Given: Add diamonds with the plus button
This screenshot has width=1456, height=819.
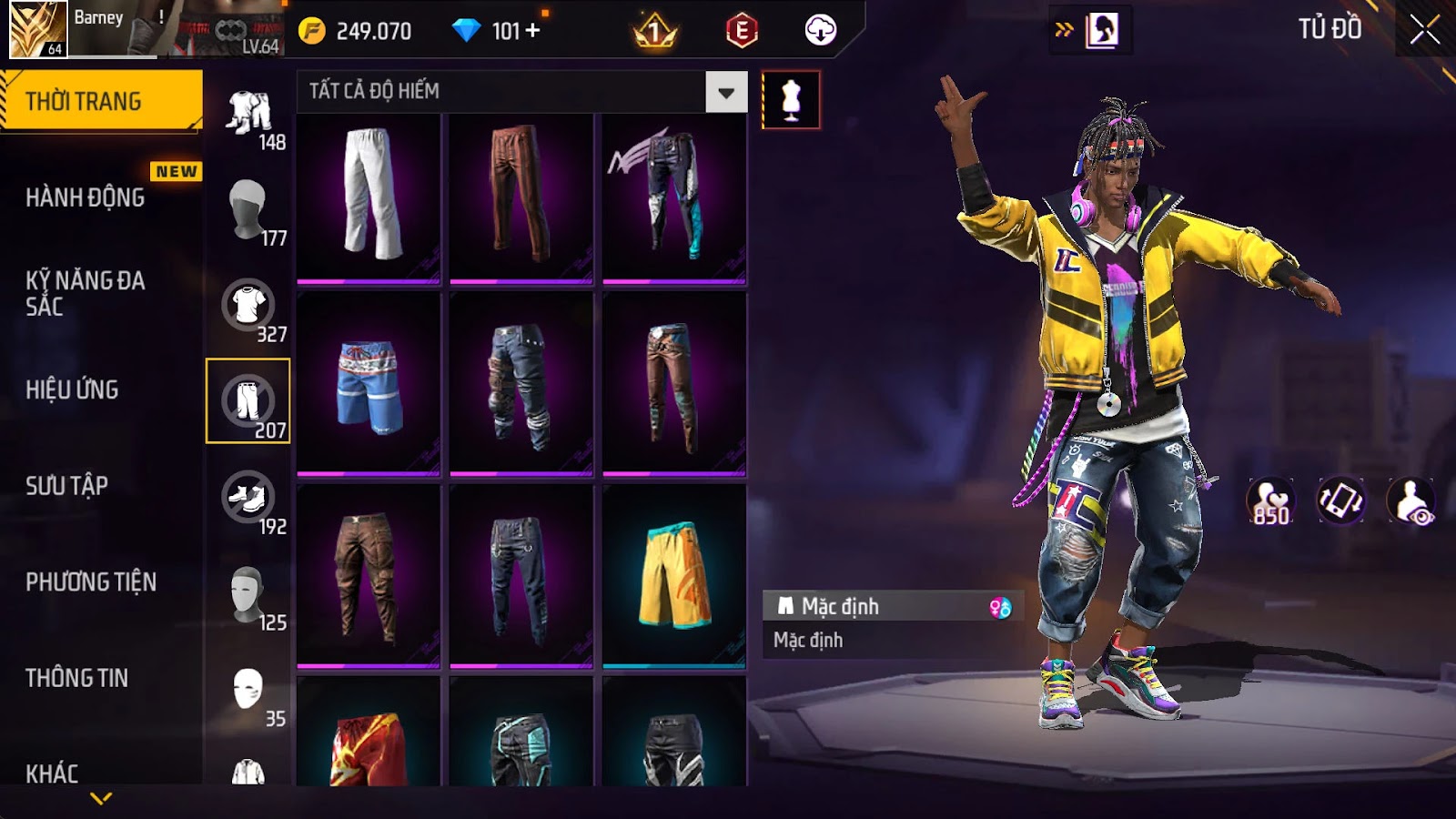Looking at the screenshot, I should (533, 31).
